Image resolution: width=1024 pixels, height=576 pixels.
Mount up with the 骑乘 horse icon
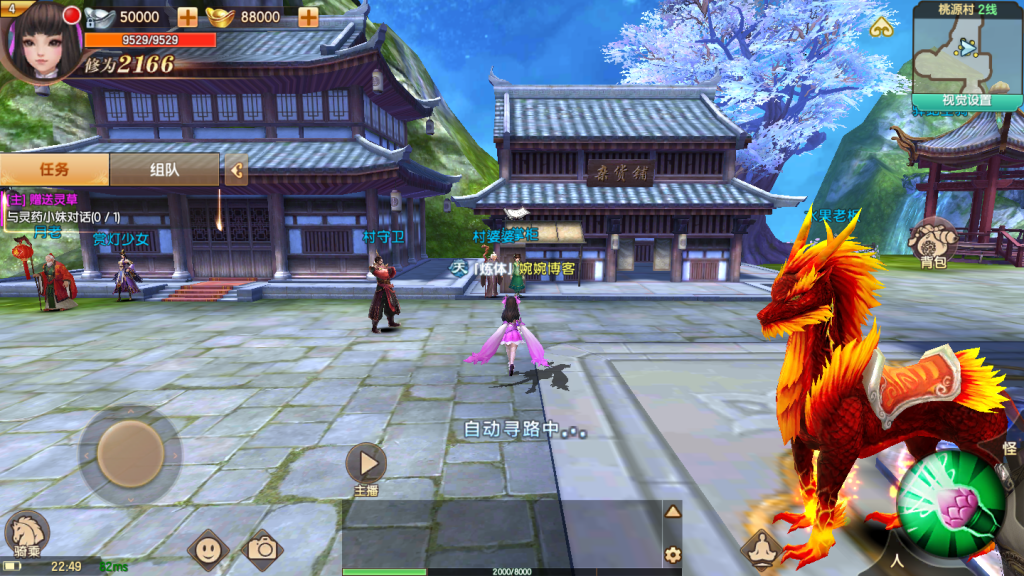[27, 533]
